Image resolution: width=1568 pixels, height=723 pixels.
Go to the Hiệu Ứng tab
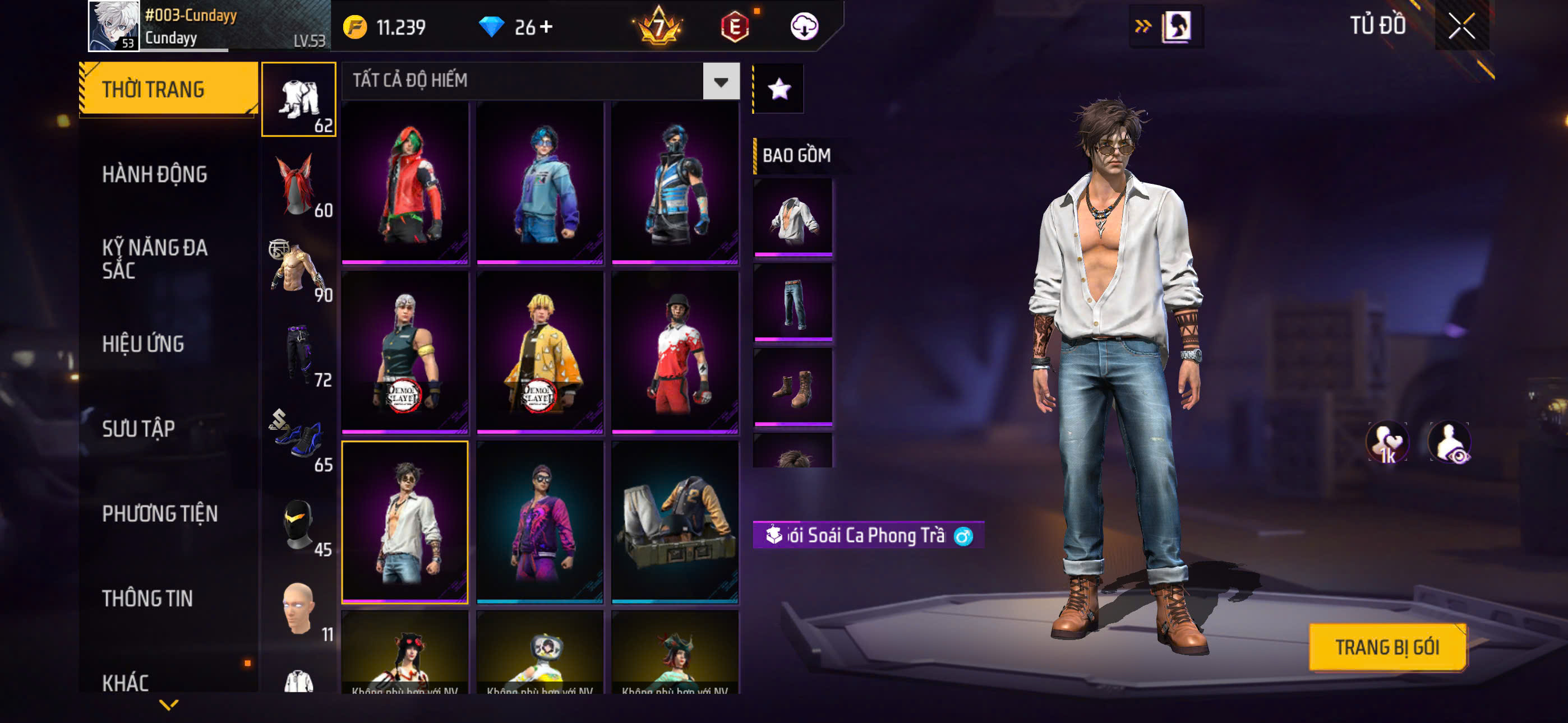point(143,344)
